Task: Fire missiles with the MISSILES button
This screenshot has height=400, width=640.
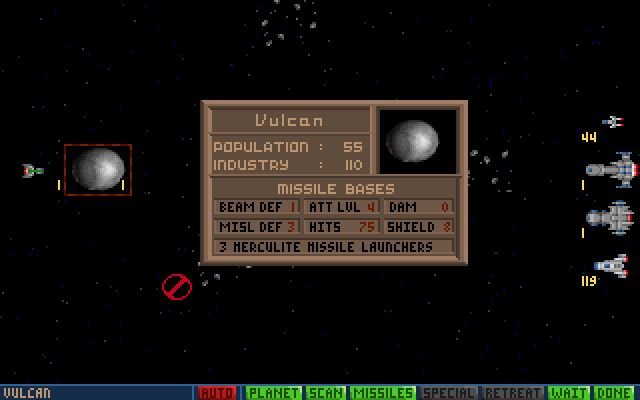Action: [x=383, y=393]
